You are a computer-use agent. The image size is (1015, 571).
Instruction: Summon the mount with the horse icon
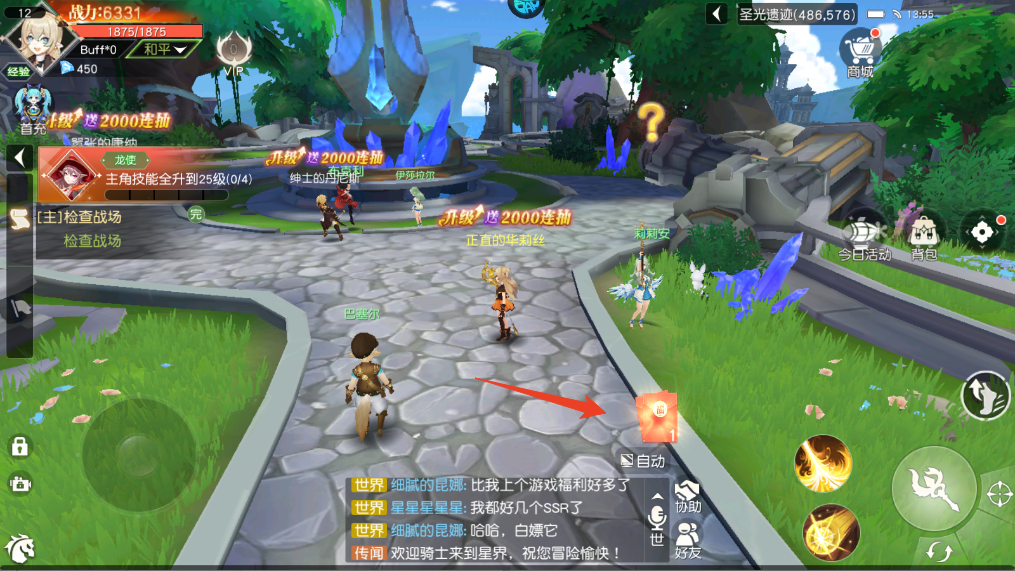pyautogui.click(x=19, y=549)
